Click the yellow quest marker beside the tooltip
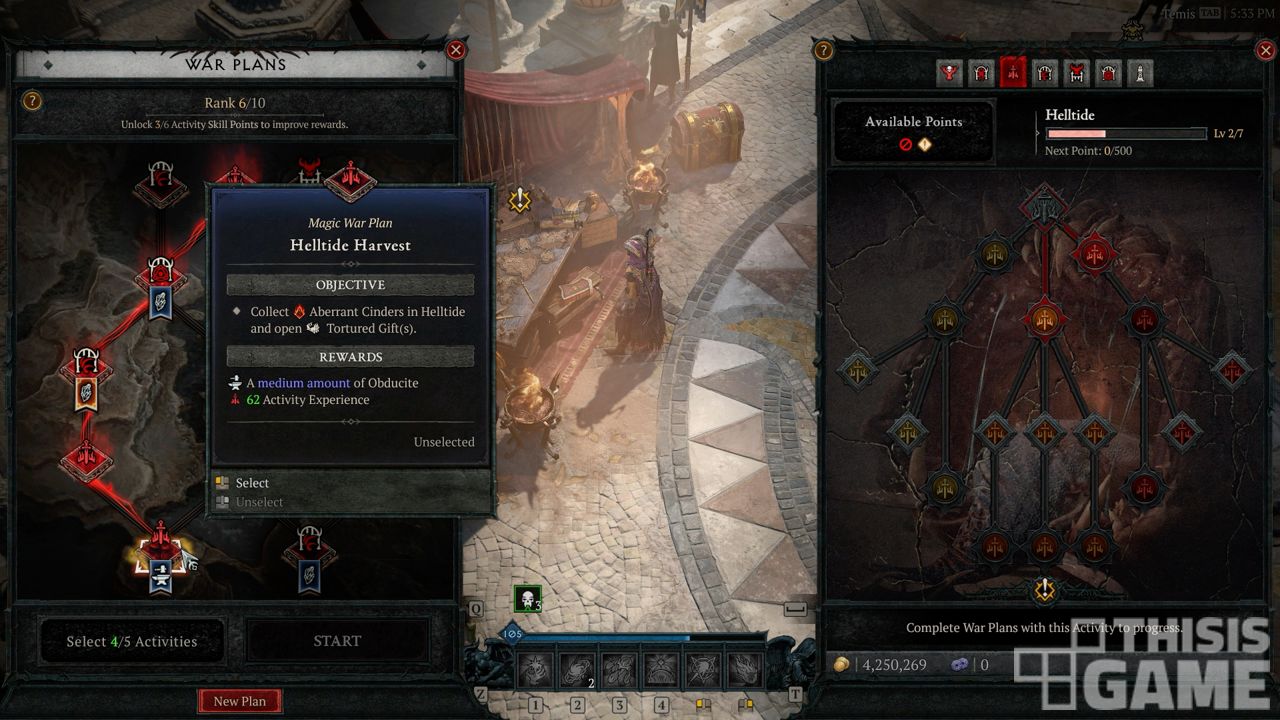 click(519, 200)
